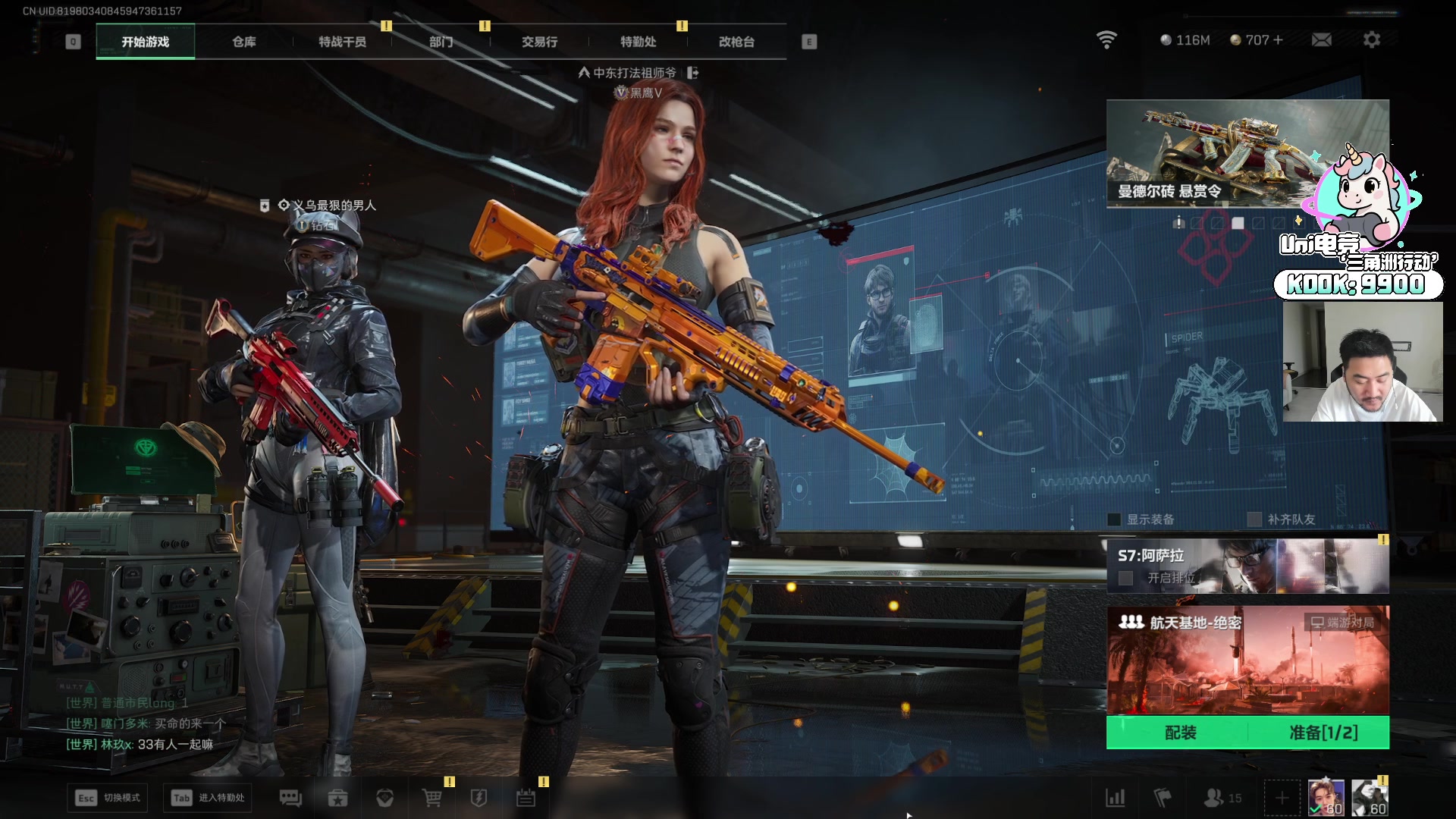Tick the 开启排位 ranked checkbox

(x=1126, y=579)
